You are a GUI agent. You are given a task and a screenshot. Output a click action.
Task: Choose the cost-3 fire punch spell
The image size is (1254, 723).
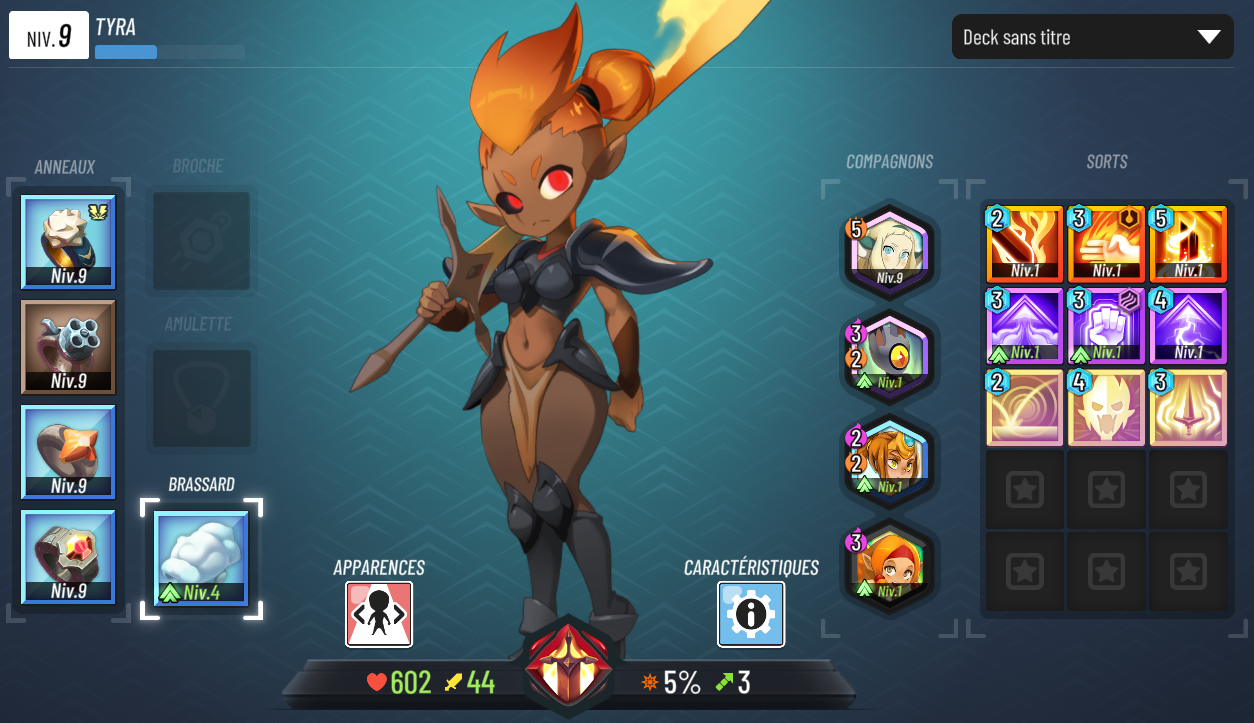click(1107, 244)
